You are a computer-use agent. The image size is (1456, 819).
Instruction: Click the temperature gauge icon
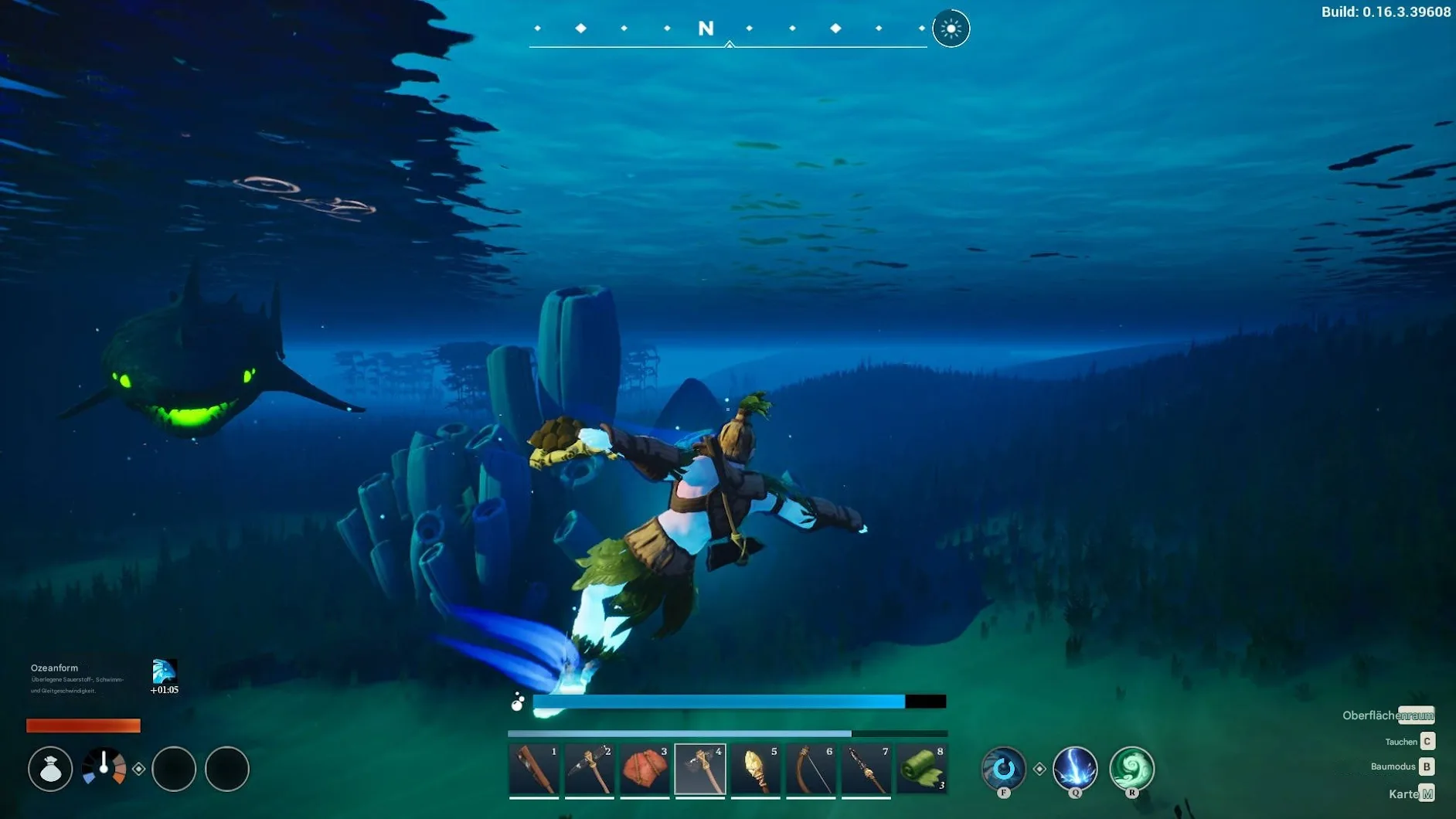click(104, 767)
